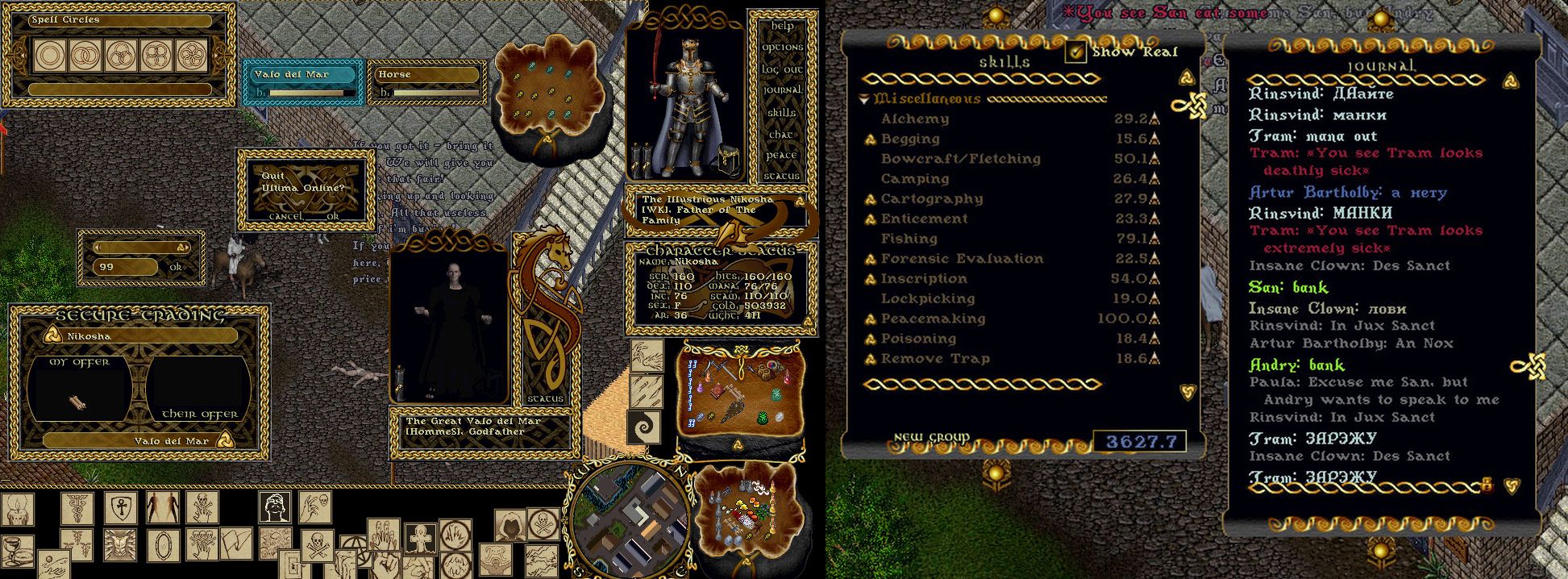Activate the Begging skill
The height and width of the screenshot is (579, 1568).
(x=871, y=140)
